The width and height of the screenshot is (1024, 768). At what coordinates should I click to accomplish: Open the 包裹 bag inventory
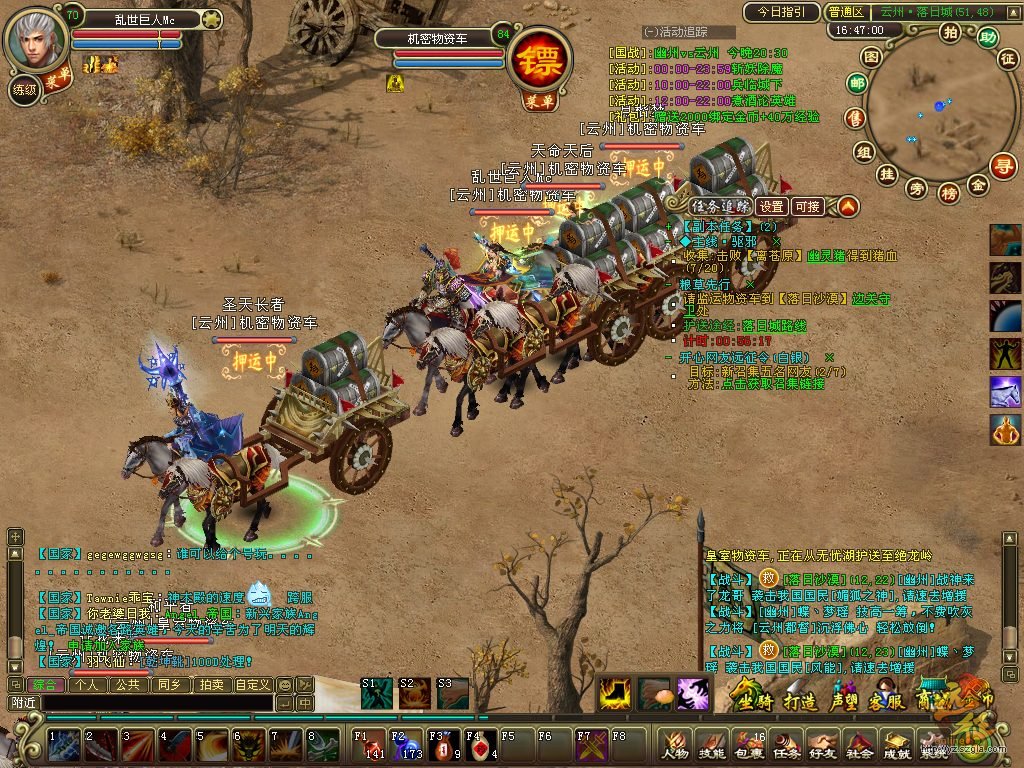click(748, 745)
